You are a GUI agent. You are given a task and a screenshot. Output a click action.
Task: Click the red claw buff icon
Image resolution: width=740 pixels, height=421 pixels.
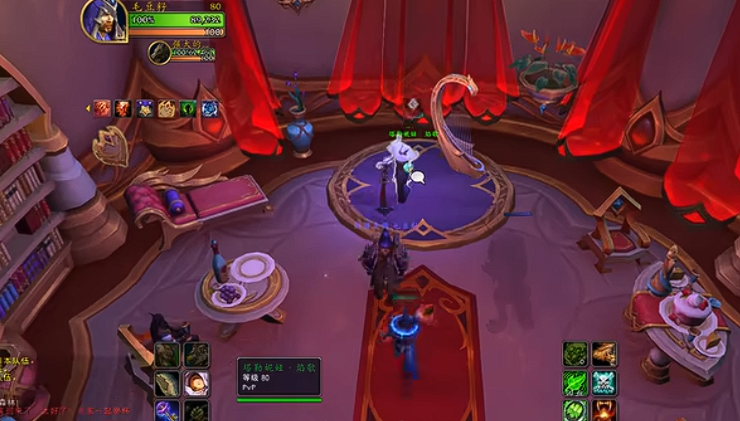pos(102,109)
